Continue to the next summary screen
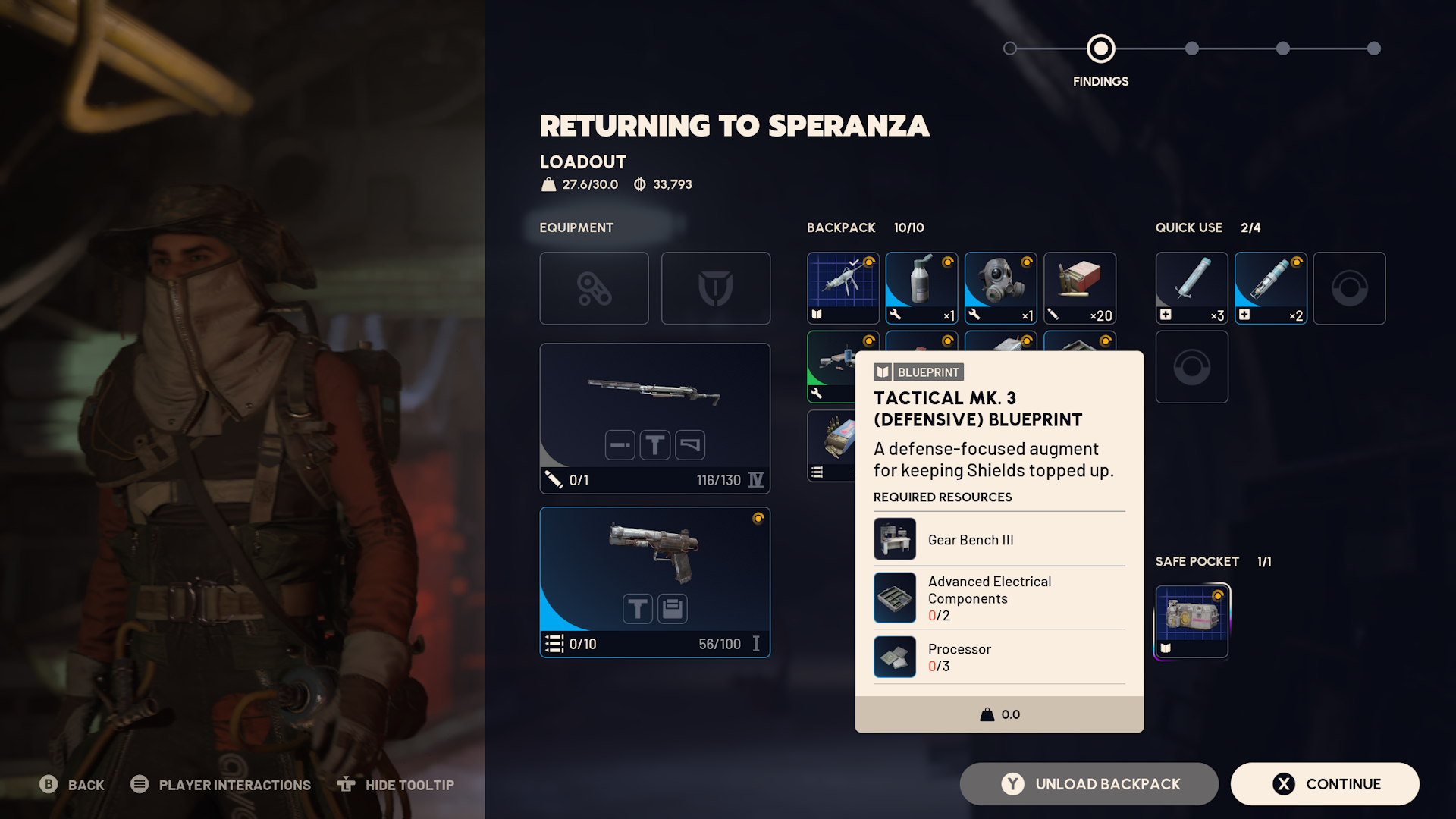 point(1324,784)
